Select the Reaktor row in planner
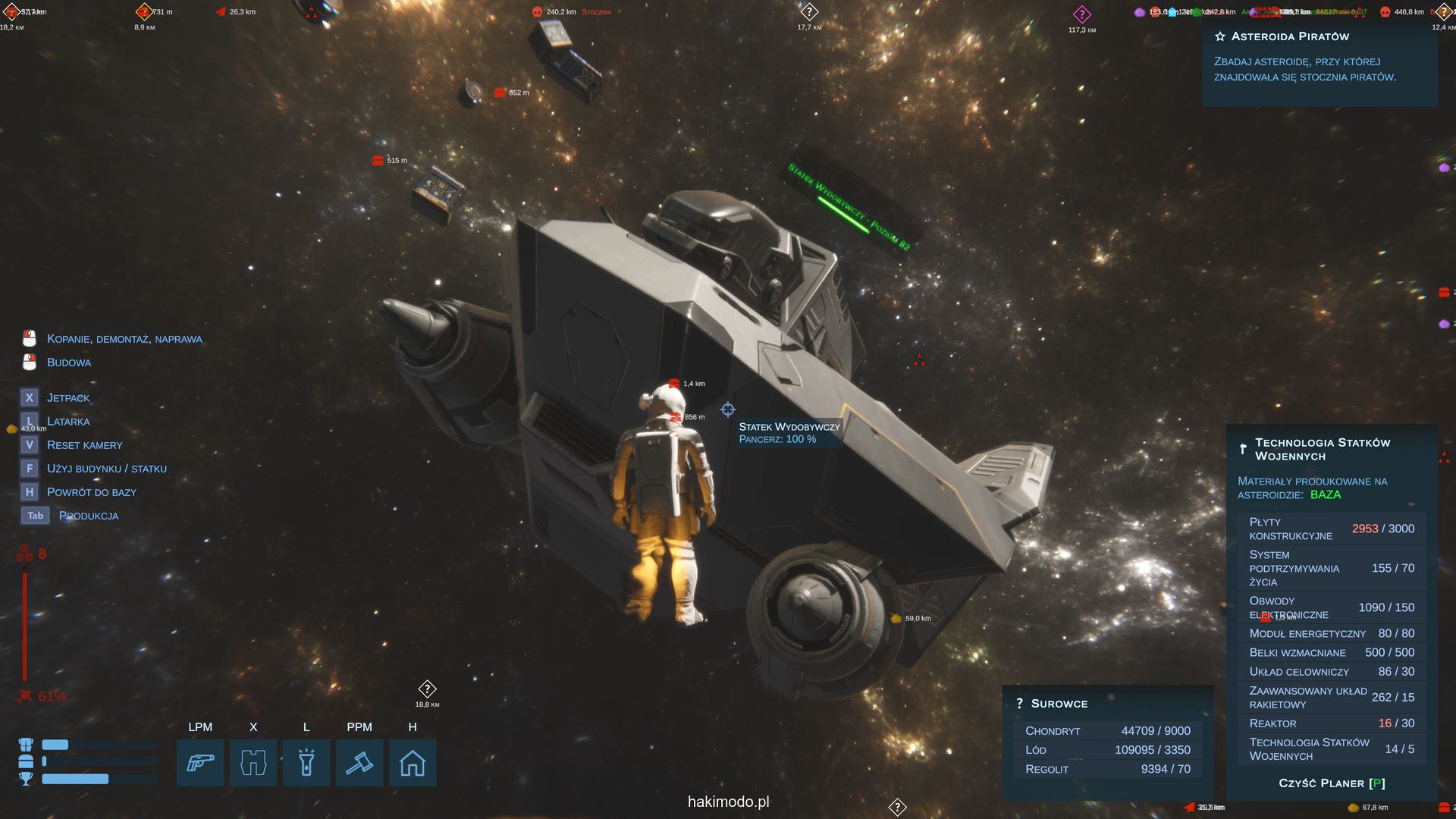The width and height of the screenshot is (1456, 819). tap(1332, 723)
